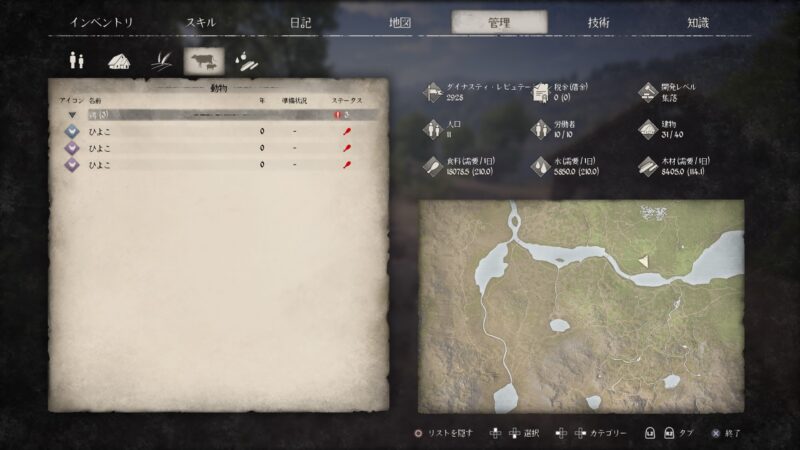Open the 日記 (Journal) tab
The image size is (800, 450).
tap(300, 22)
